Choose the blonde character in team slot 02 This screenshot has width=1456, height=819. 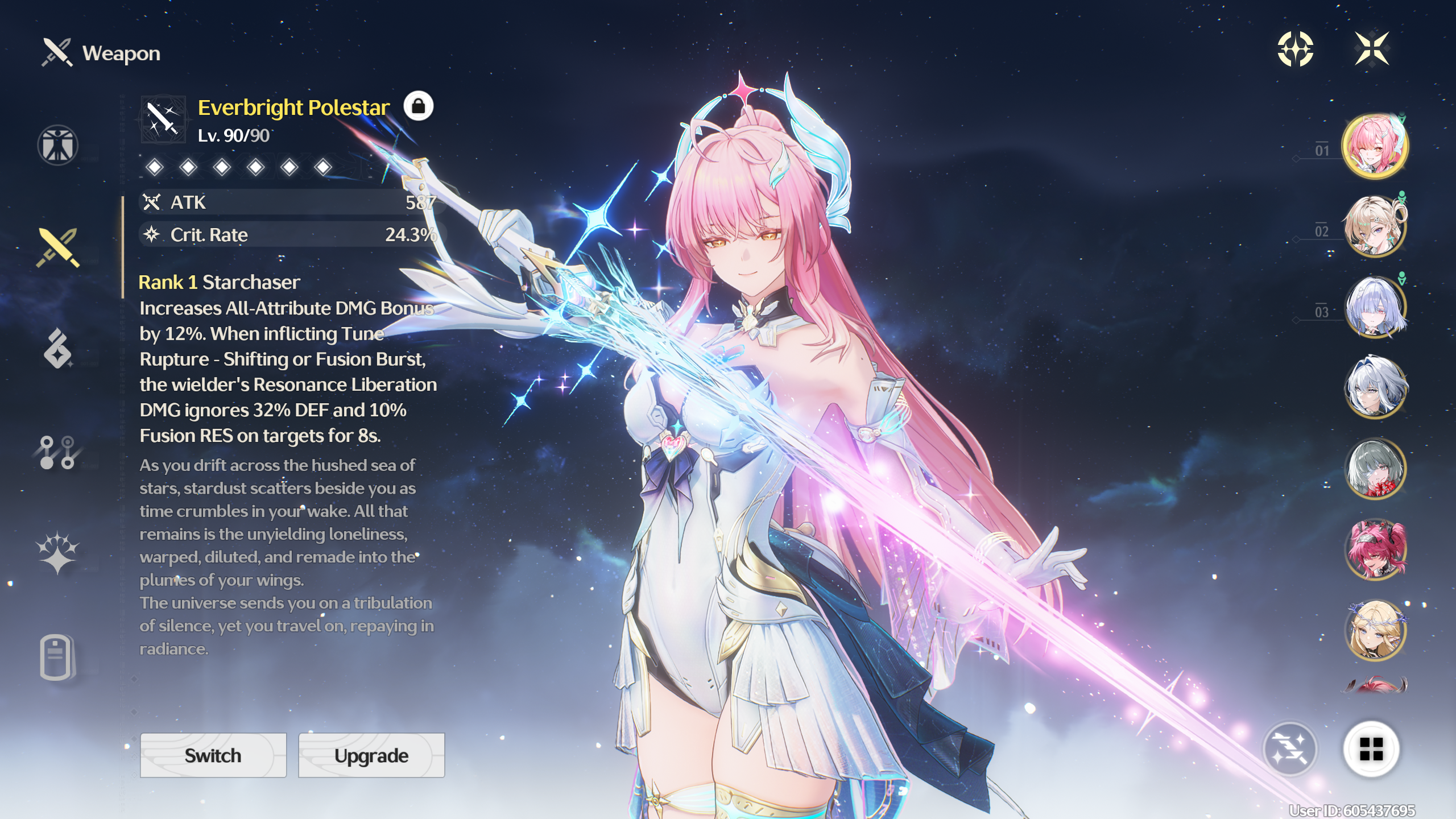point(1375,226)
